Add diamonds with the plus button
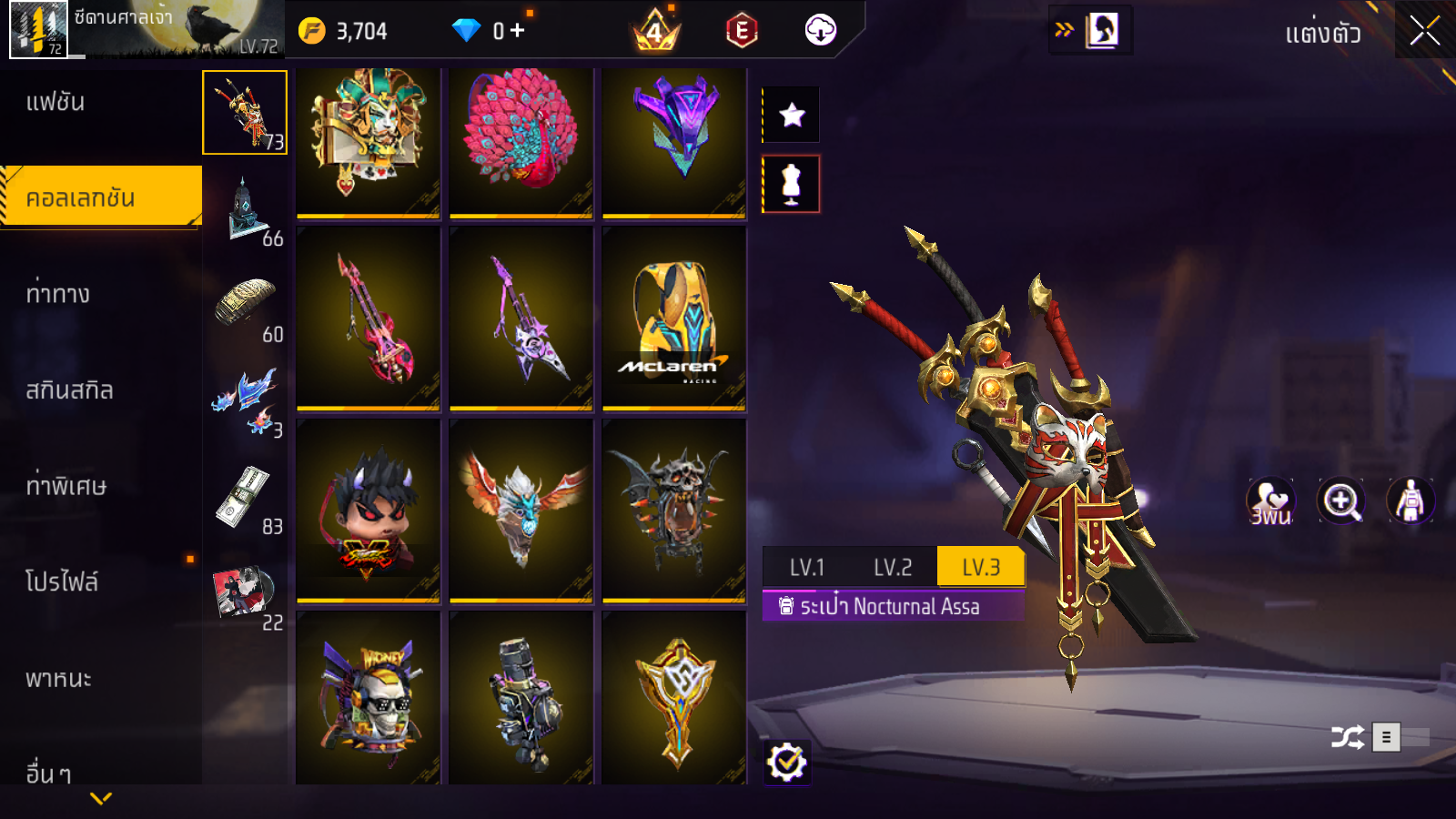The width and height of the screenshot is (1456, 819). [x=518, y=31]
